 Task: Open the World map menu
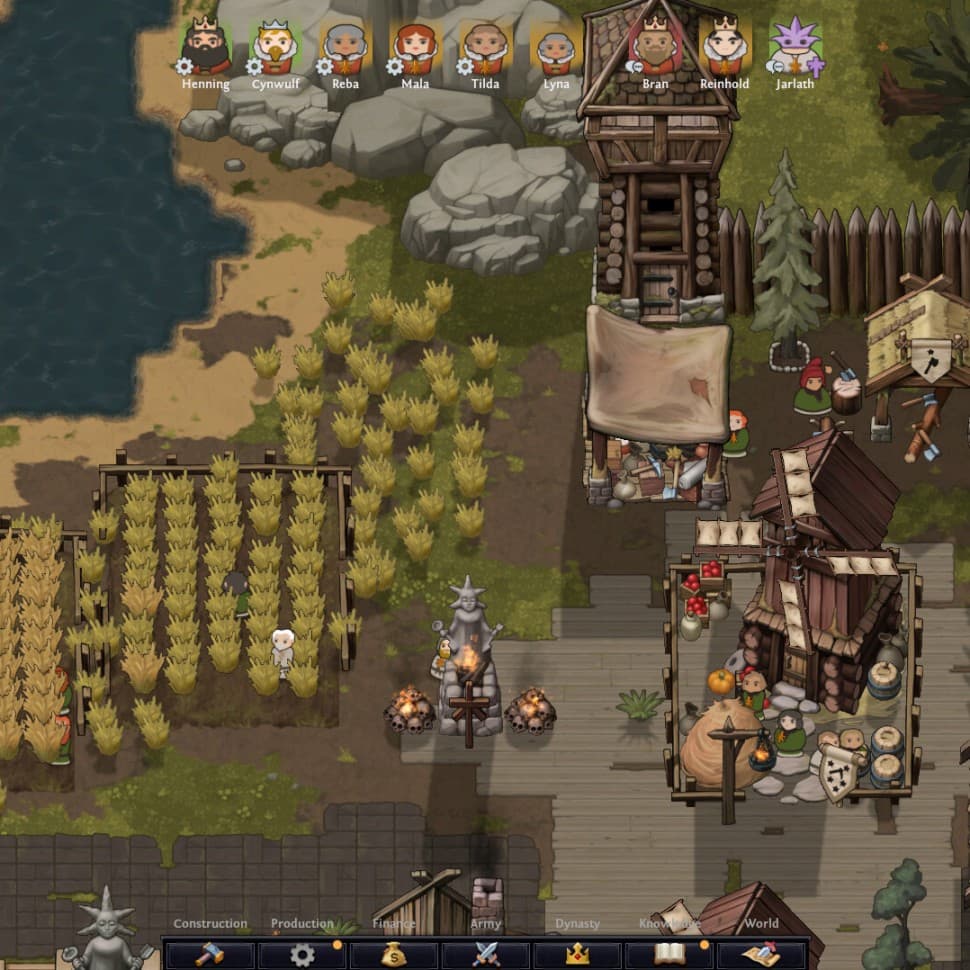coord(762,954)
